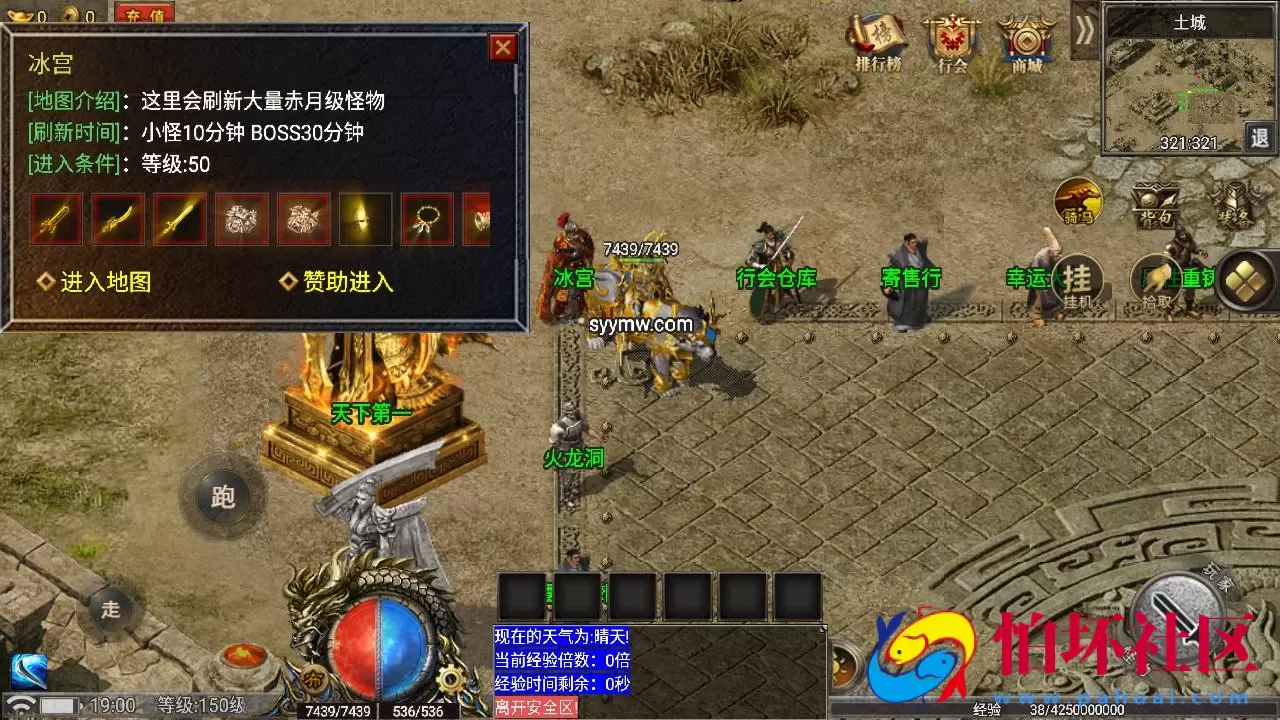Open the 充值 recharge banner
Viewport: 1280px width, 720px height.
(143, 14)
